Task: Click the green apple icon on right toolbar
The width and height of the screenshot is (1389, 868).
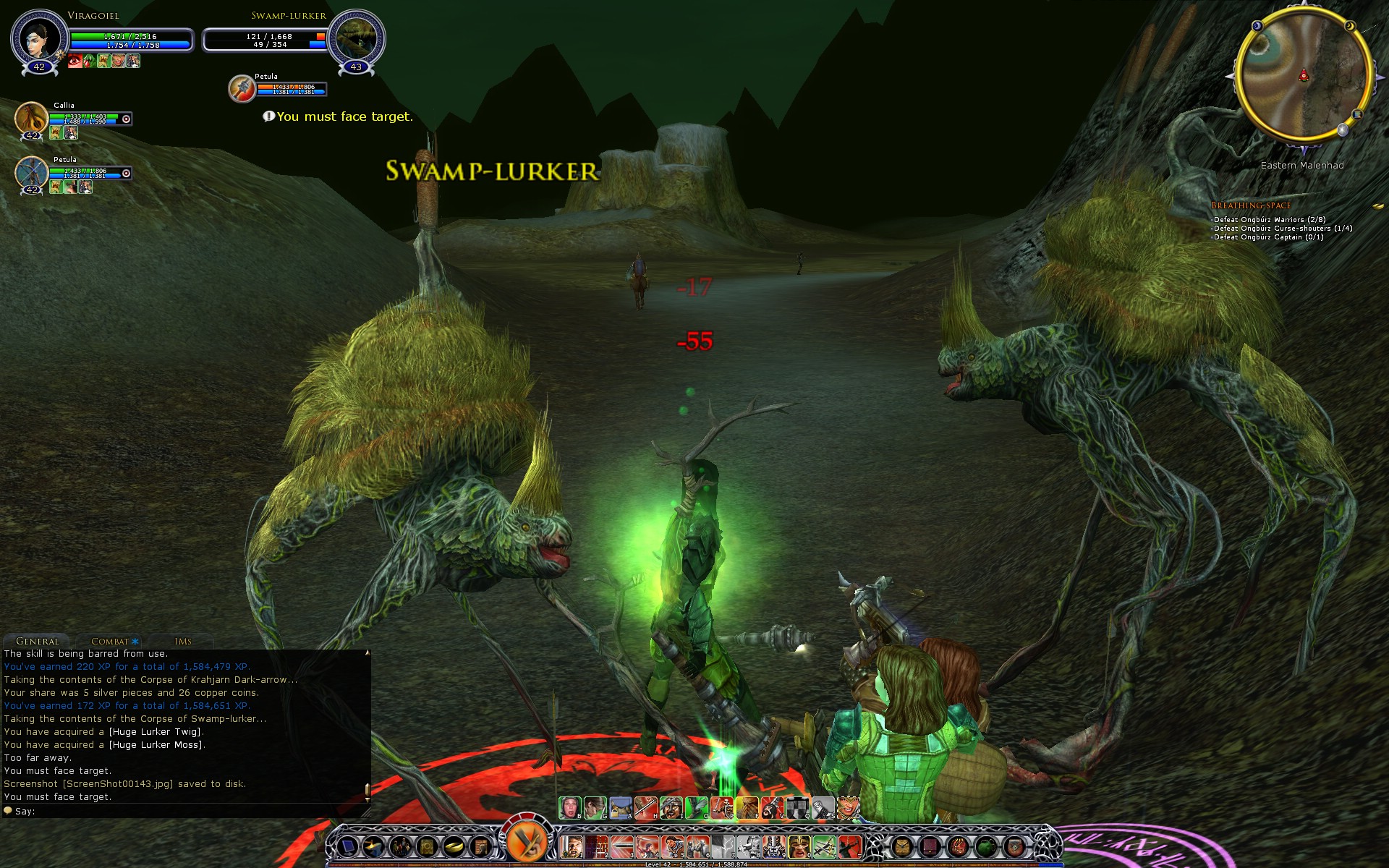Action: [985, 845]
